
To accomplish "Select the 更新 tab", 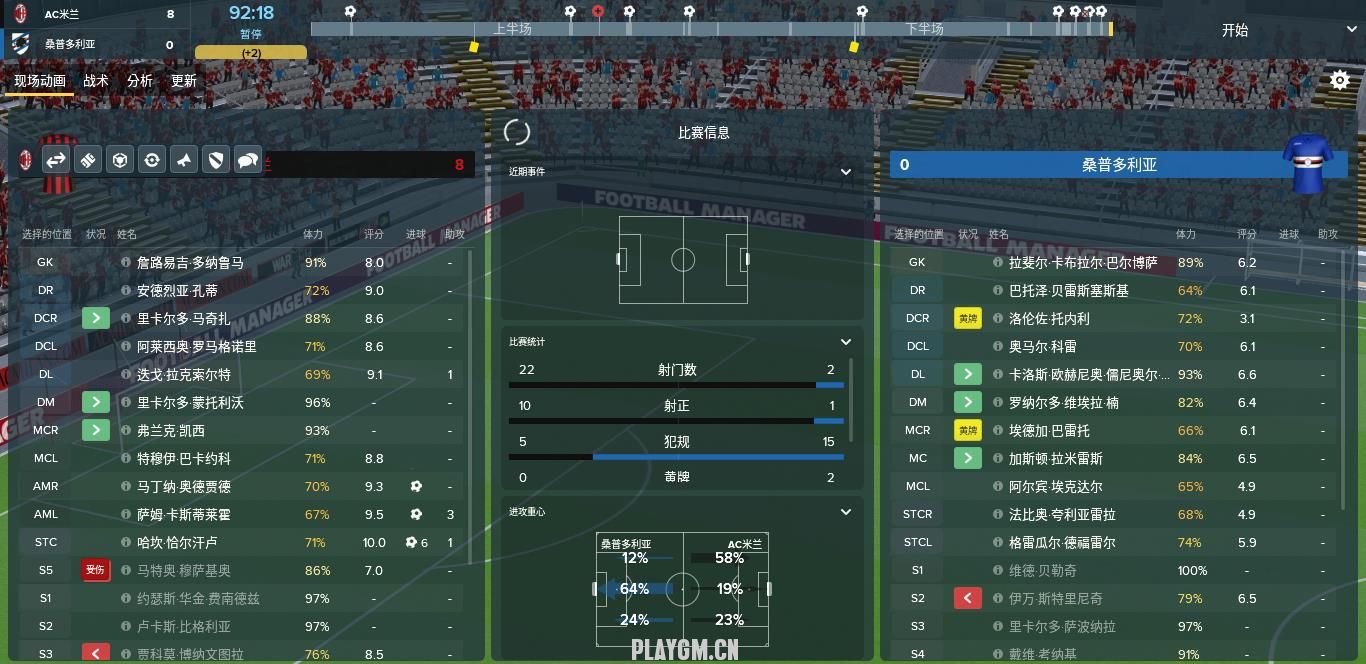I will (x=184, y=81).
